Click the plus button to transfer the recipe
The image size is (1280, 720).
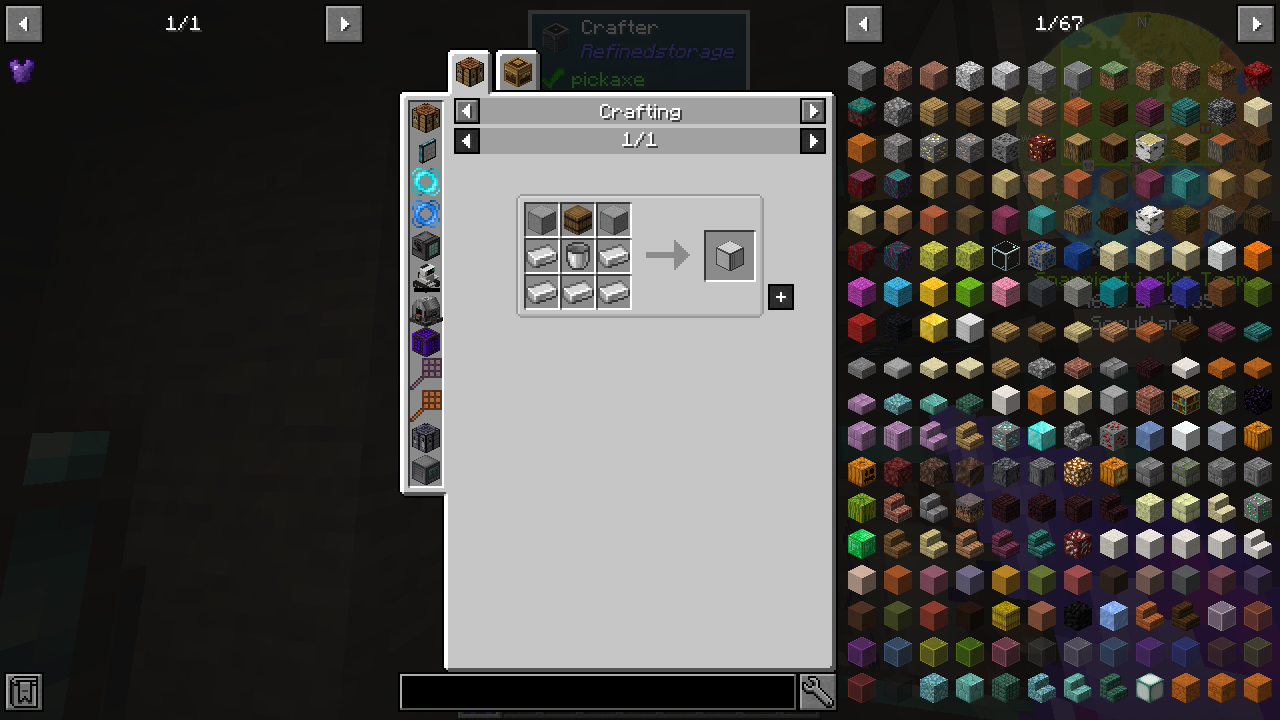(x=781, y=297)
